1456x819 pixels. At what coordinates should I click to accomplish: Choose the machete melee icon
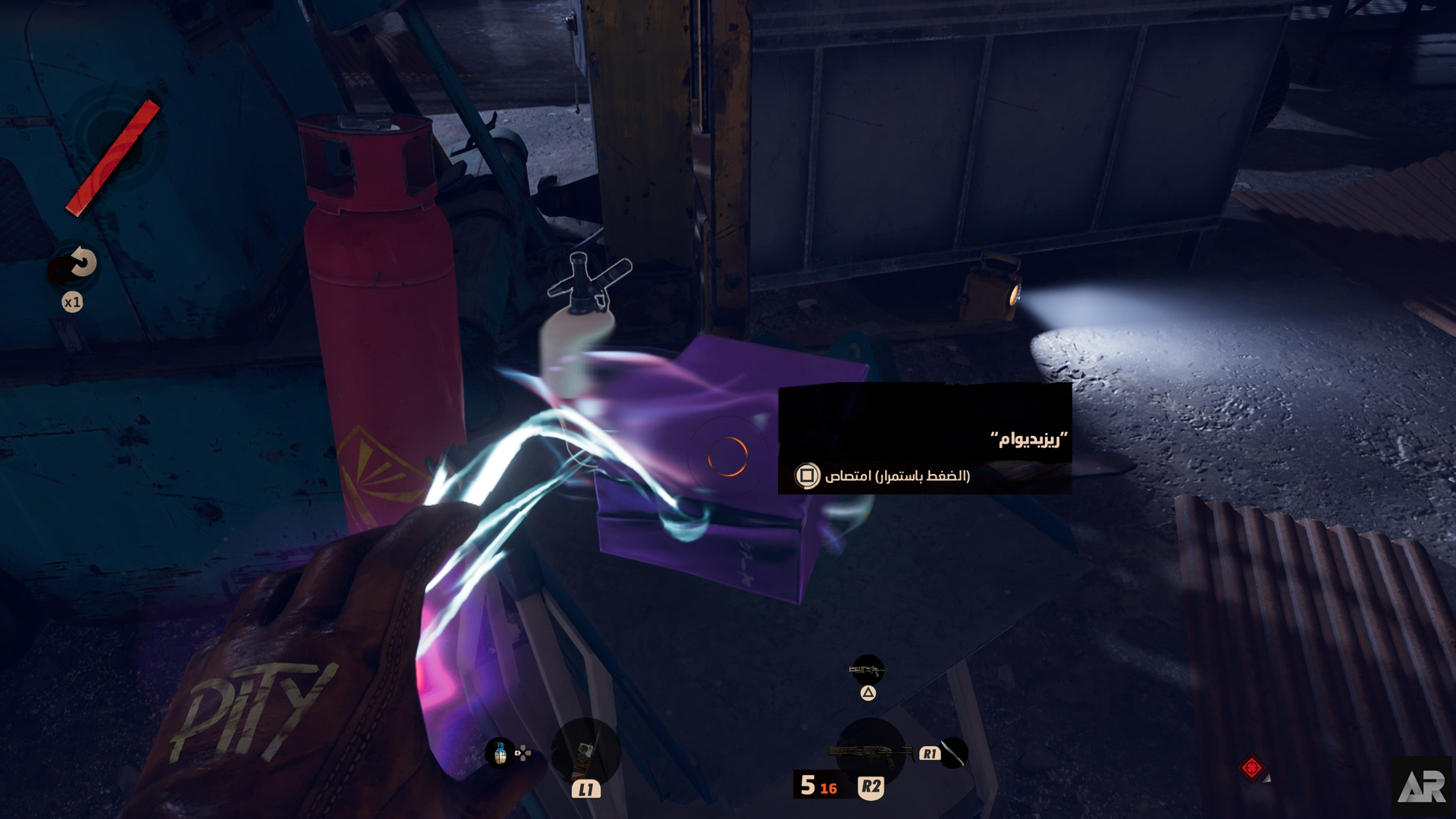955,753
